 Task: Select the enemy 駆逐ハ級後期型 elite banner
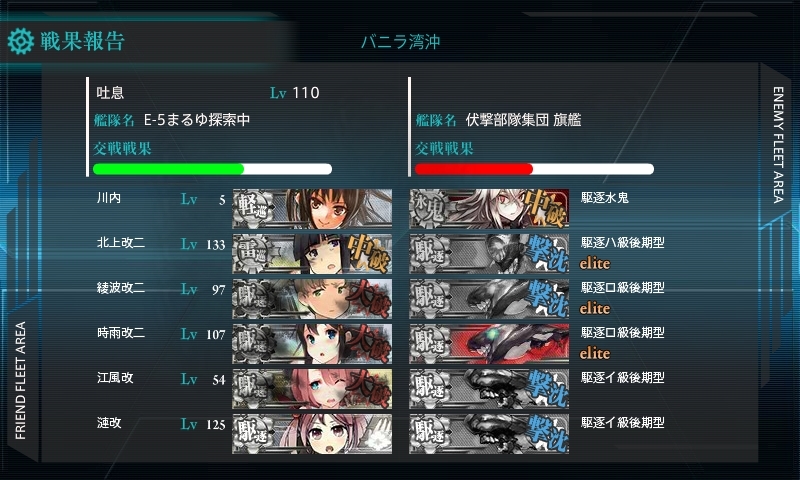pos(489,252)
